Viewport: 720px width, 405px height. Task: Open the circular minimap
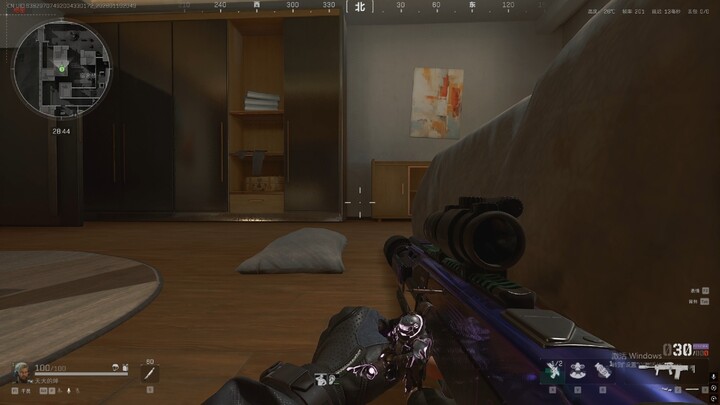[62, 68]
